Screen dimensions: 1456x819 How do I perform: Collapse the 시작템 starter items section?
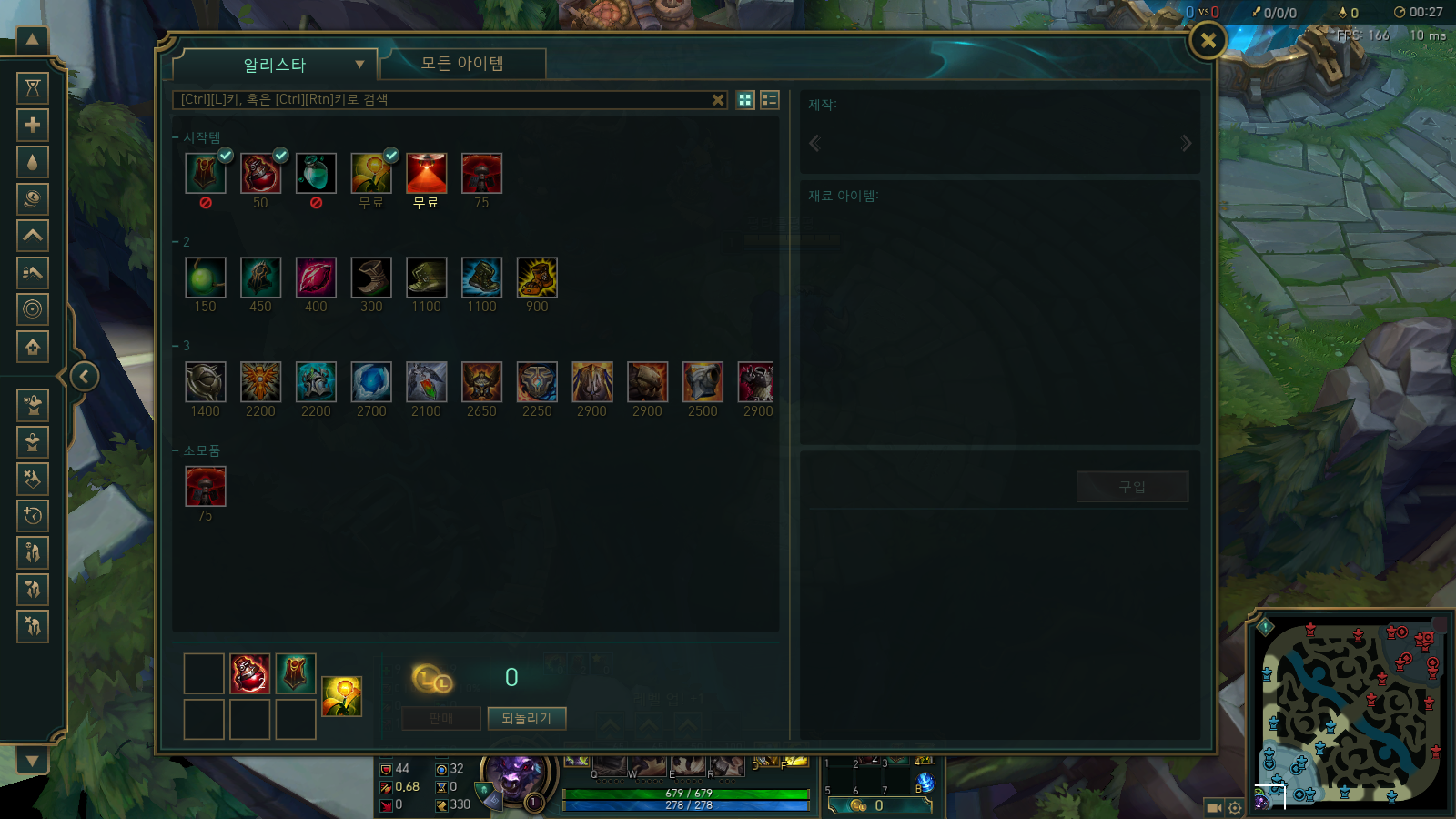[177, 137]
